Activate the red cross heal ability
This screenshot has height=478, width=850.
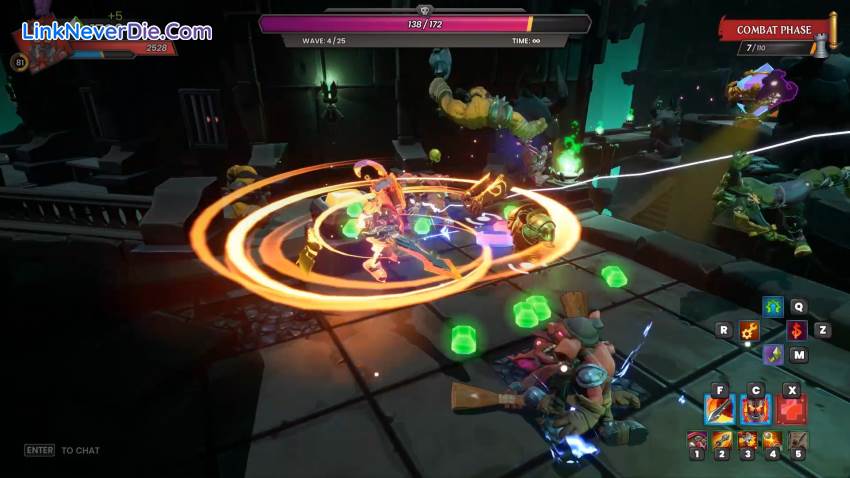point(791,409)
